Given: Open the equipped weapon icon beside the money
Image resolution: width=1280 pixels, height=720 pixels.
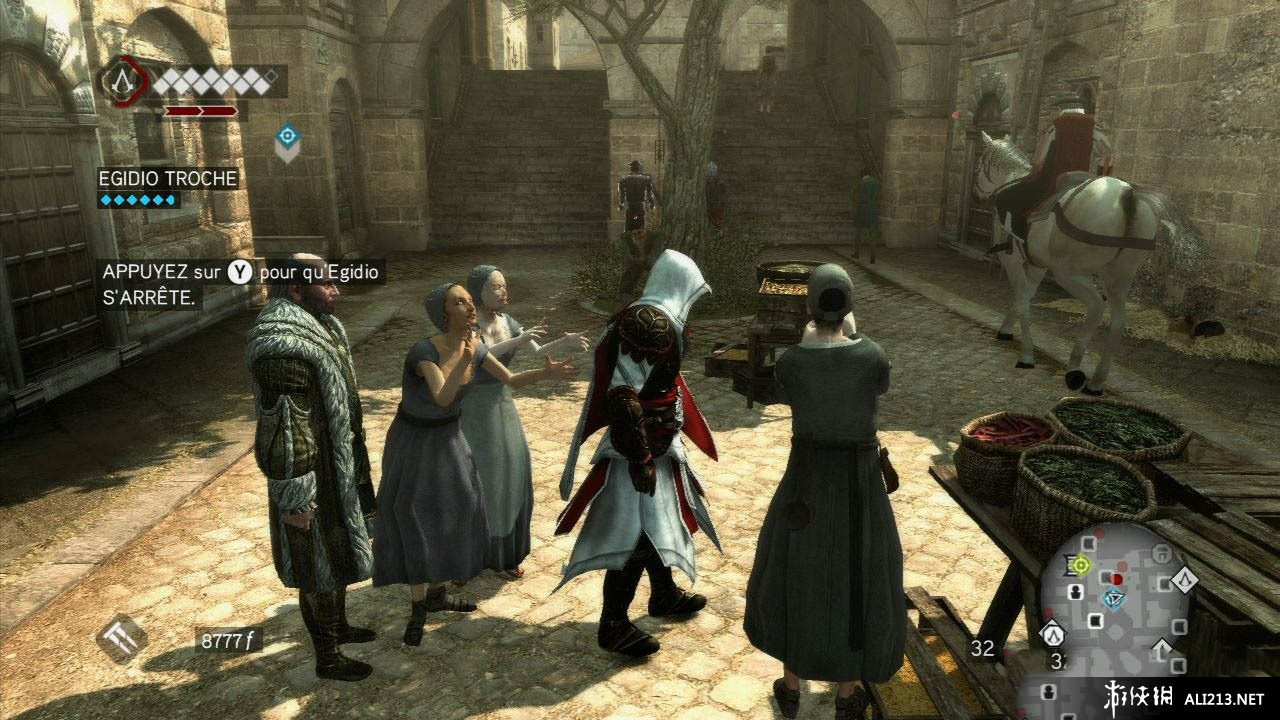Looking at the screenshot, I should point(123,638).
